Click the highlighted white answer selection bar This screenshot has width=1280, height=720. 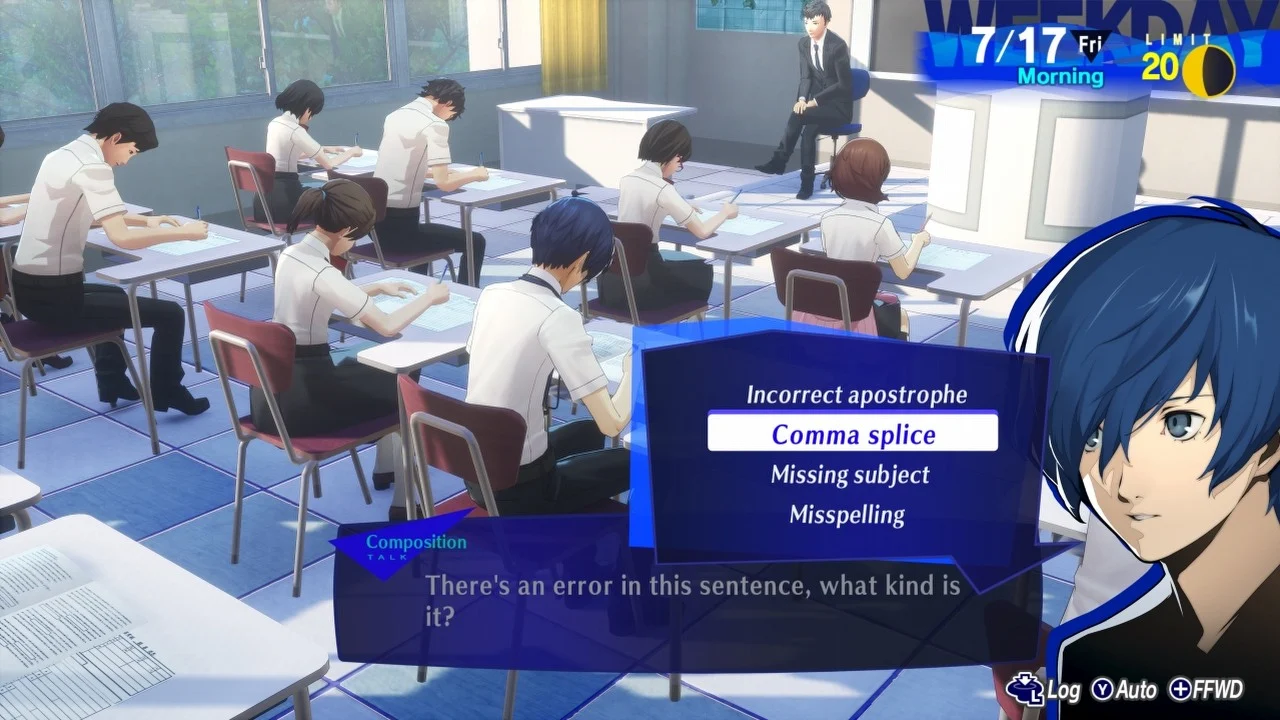(x=853, y=433)
